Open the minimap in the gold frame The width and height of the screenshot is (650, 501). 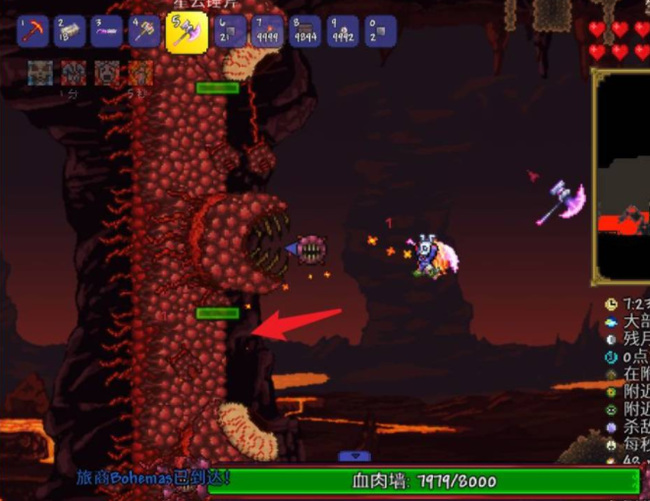tap(622, 177)
